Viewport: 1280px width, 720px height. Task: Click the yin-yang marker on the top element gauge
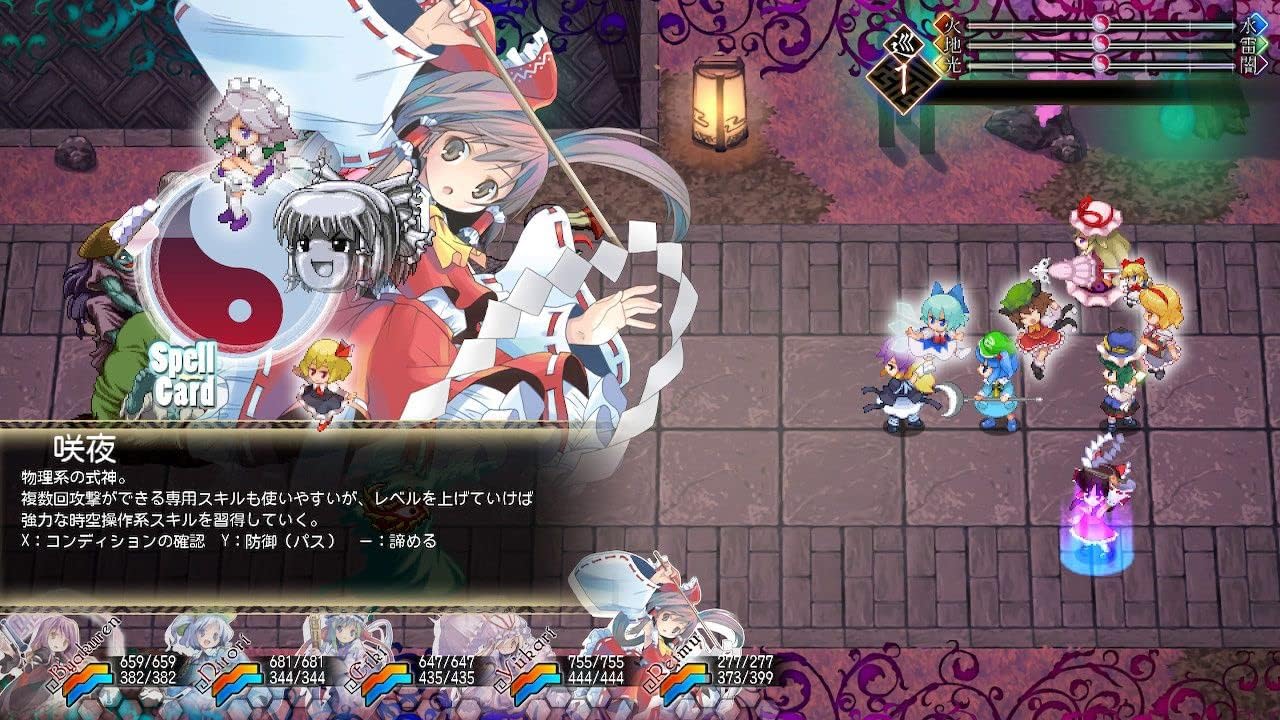[x=1100, y=24]
